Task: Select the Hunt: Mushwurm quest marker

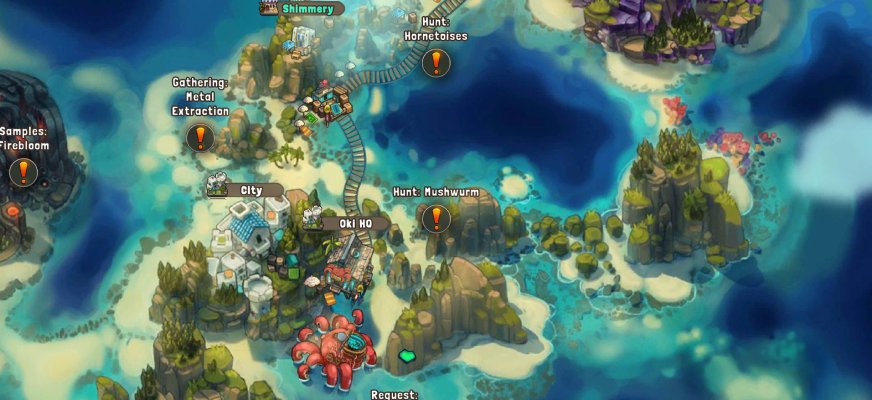Action: click(435, 218)
